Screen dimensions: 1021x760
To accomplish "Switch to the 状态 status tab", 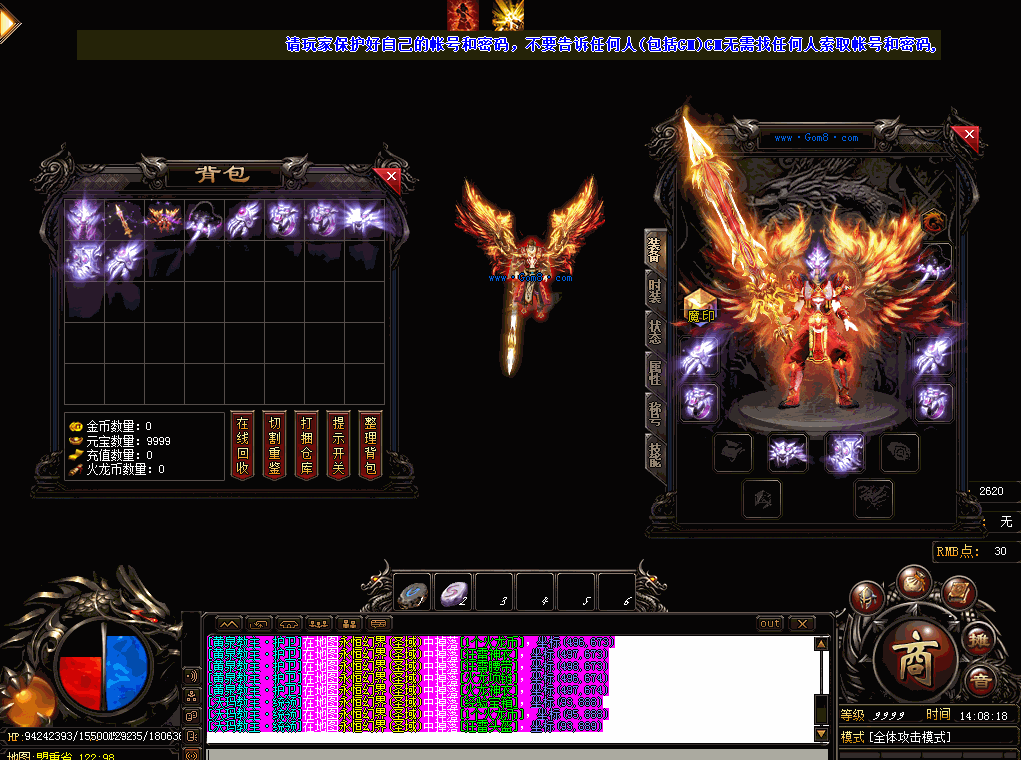I will [654, 331].
